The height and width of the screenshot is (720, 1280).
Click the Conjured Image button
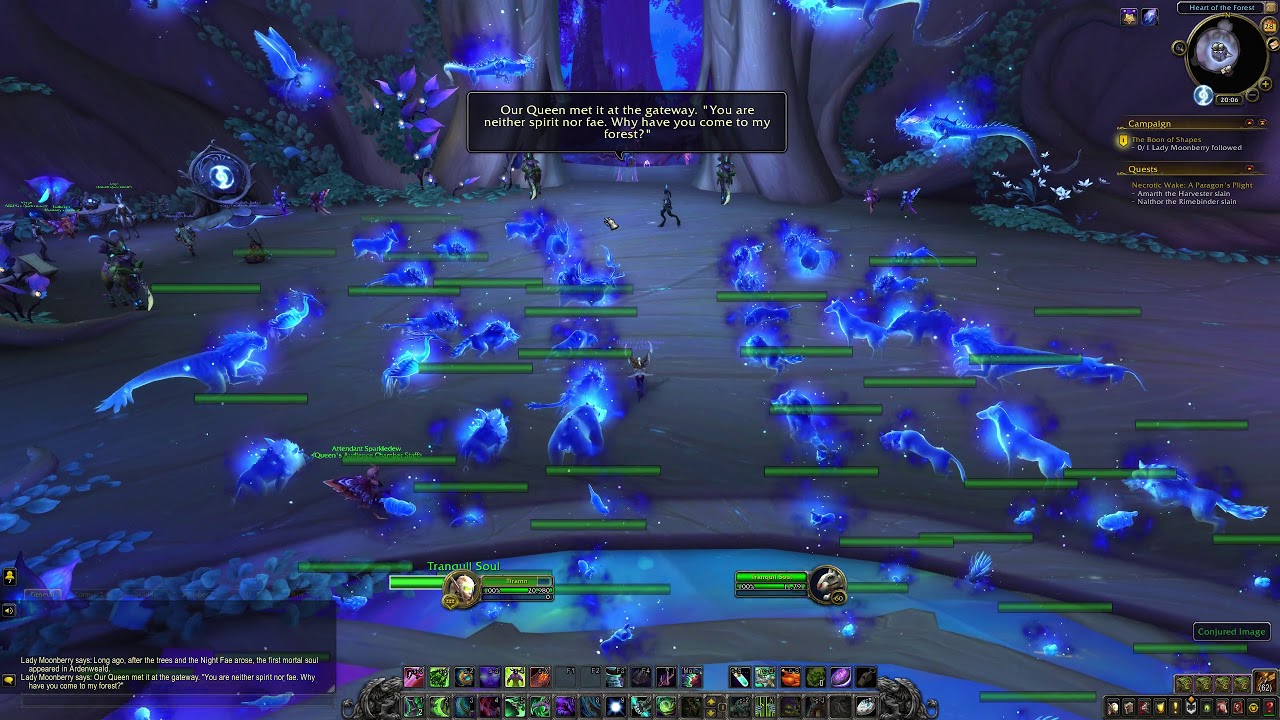pos(1230,631)
